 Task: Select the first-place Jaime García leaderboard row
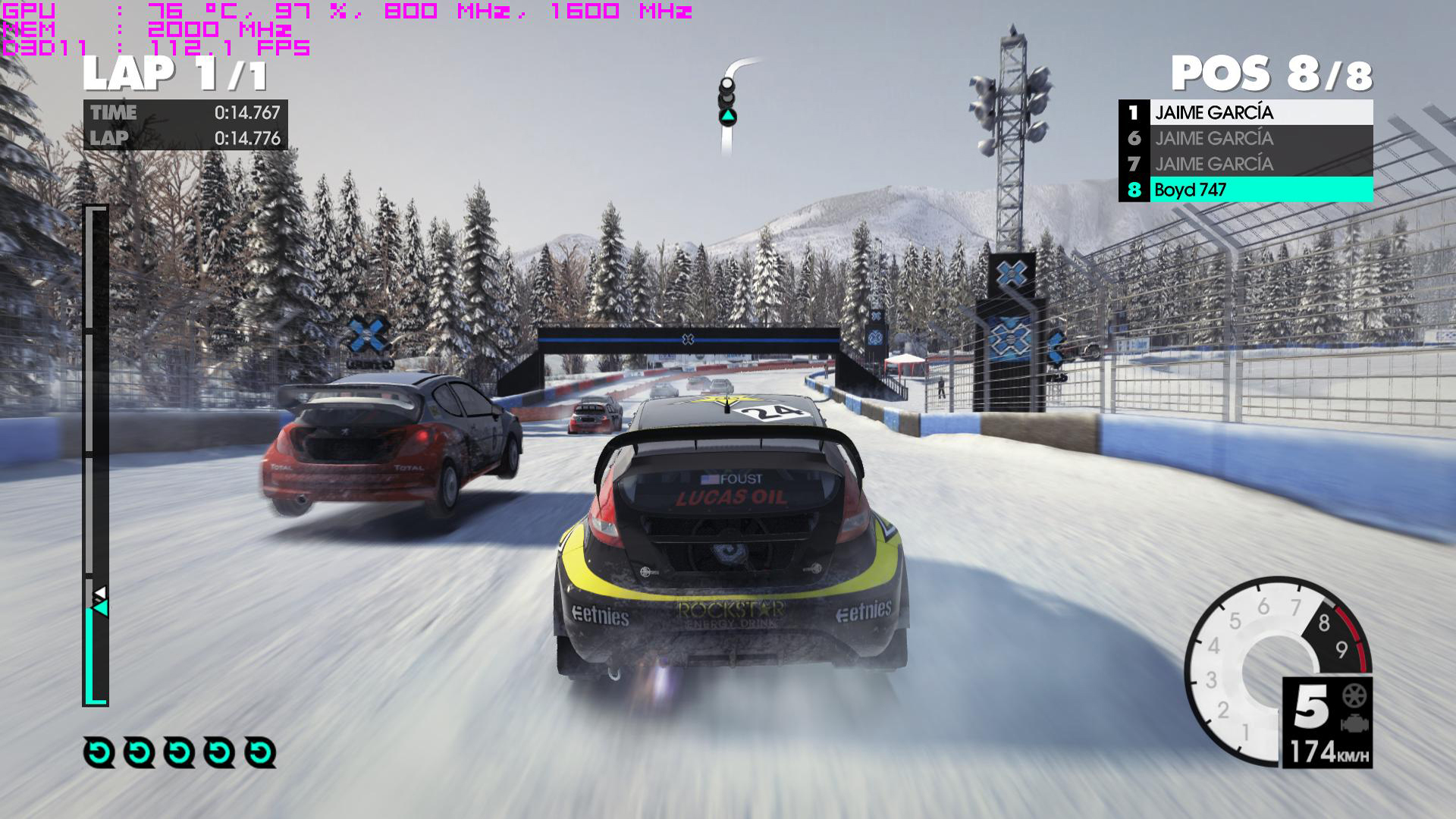point(1245,112)
